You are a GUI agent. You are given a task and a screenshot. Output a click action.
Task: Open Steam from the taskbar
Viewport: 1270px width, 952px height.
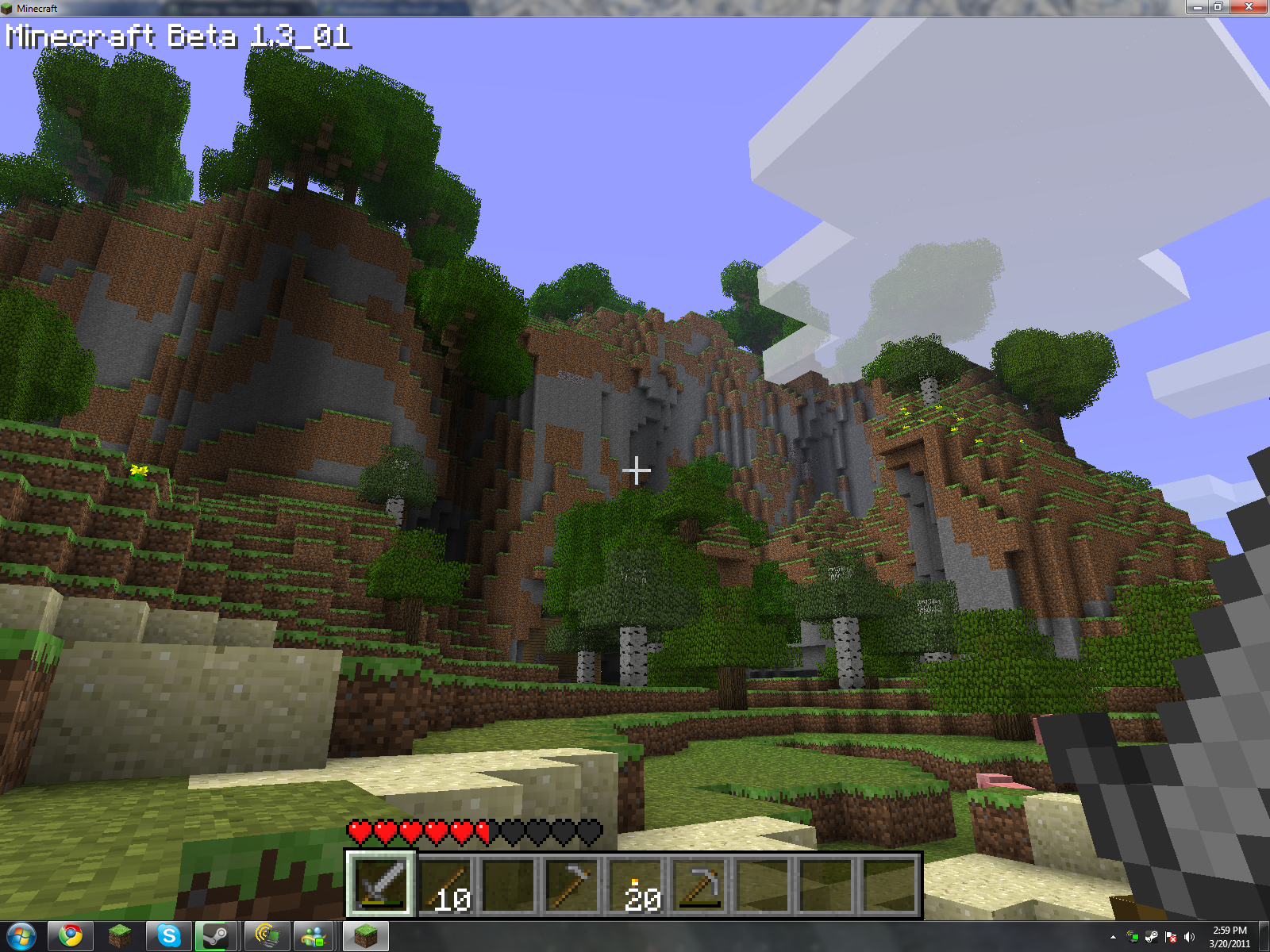pos(216,936)
